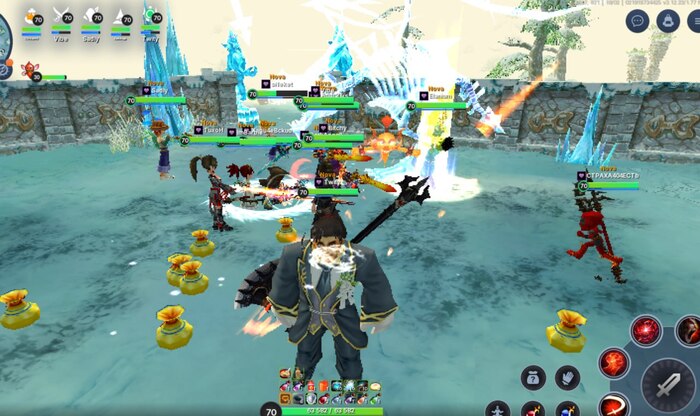Open the notification bell button
This screenshot has width=700, height=416.
point(668,20)
